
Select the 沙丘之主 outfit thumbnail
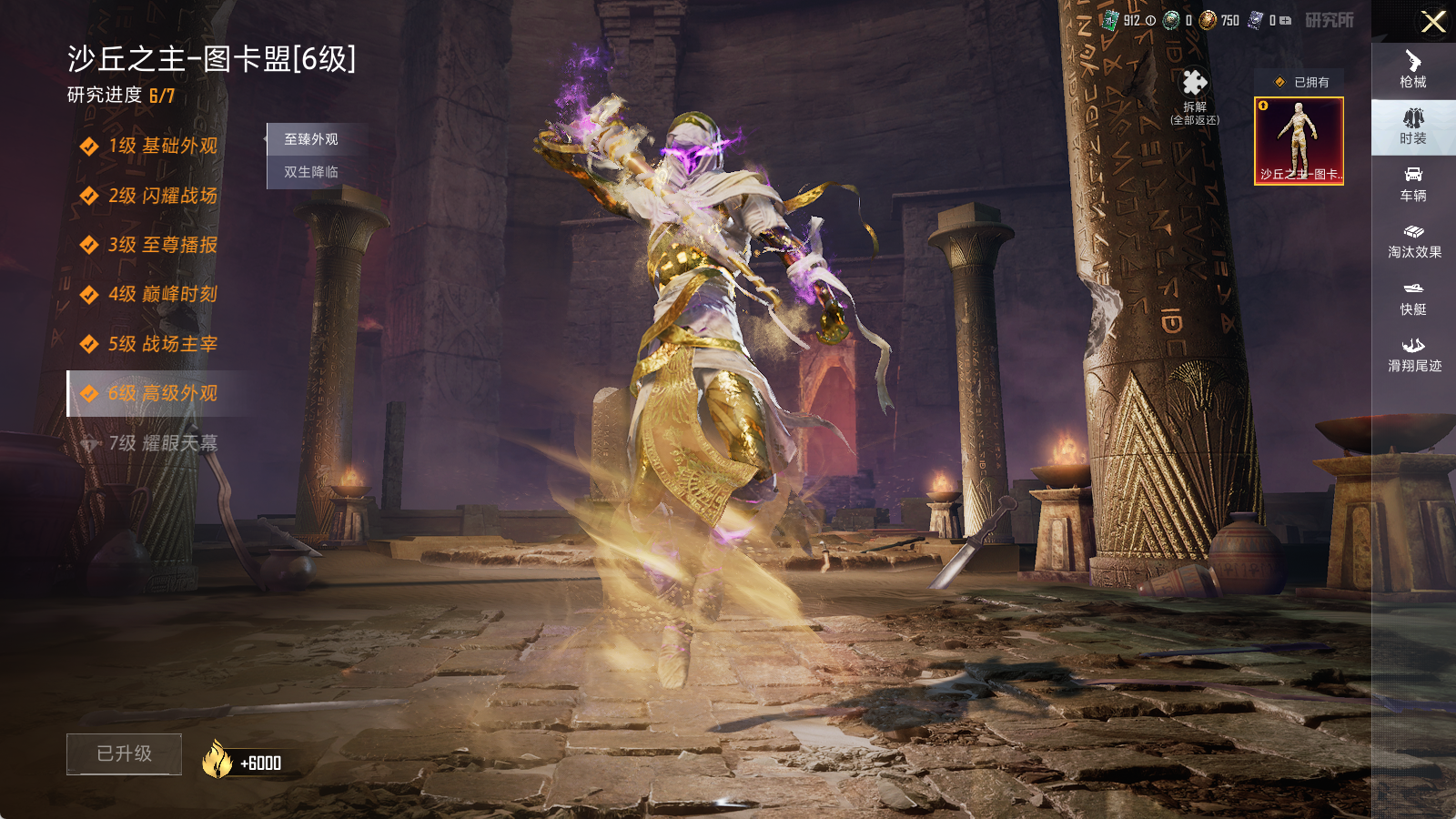click(x=1299, y=141)
